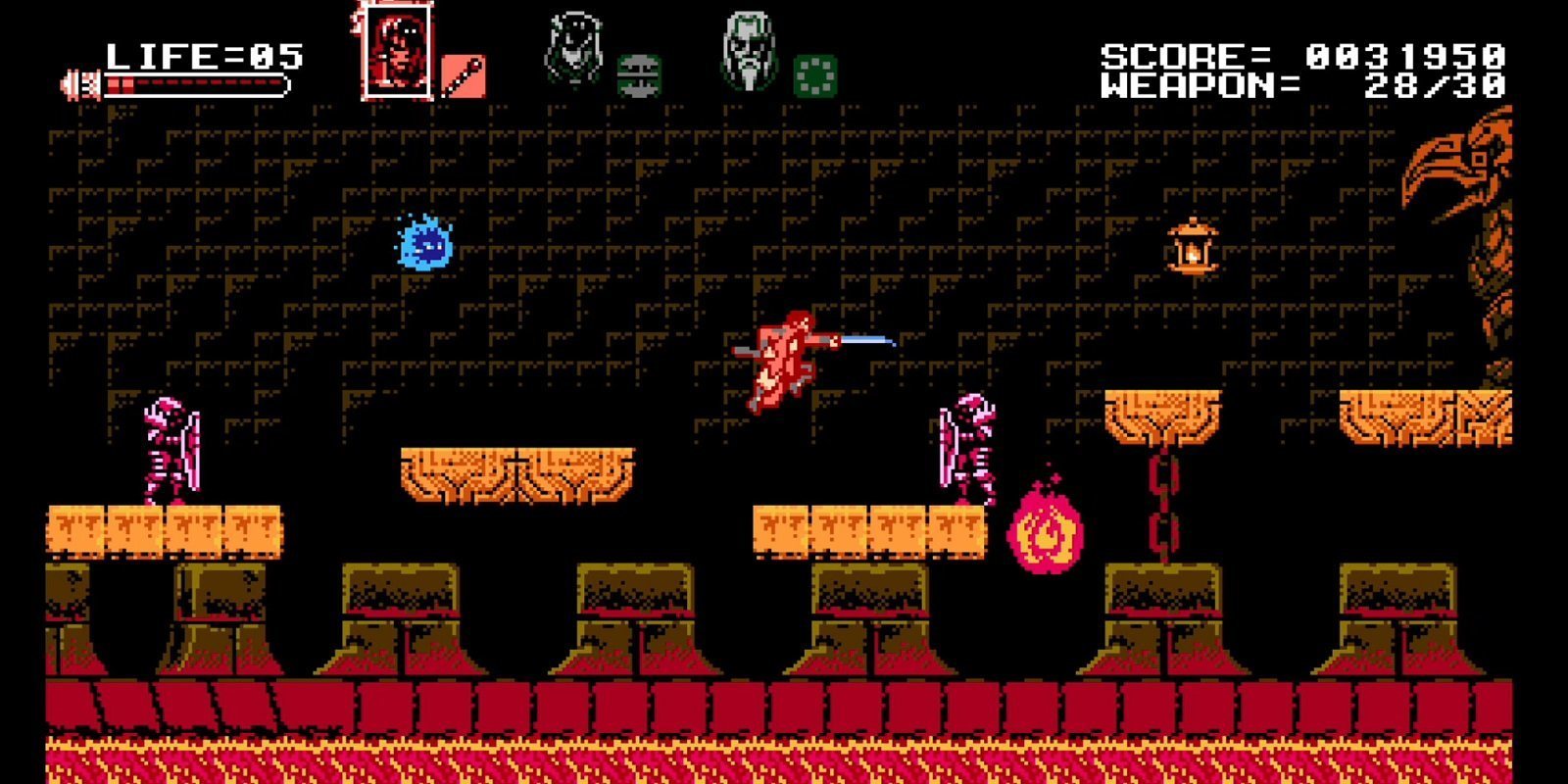Click the pink fireball orb near the knight

tap(1047, 529)
